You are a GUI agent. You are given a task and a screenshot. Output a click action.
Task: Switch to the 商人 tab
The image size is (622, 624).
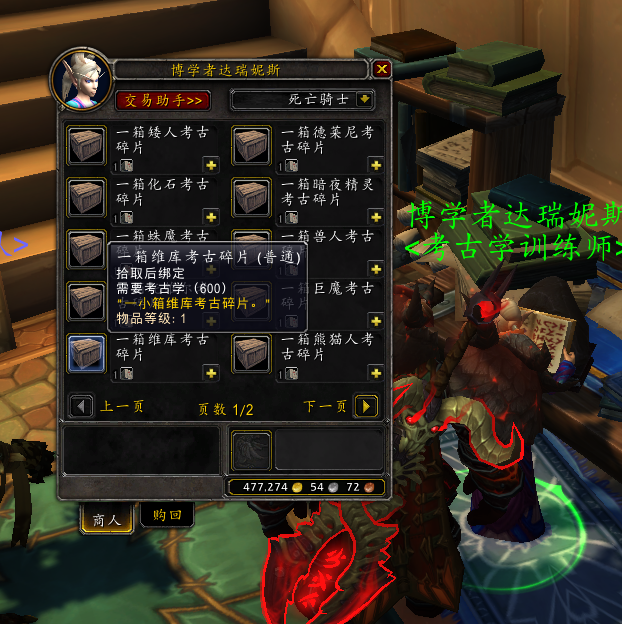[x=106, y=519]
